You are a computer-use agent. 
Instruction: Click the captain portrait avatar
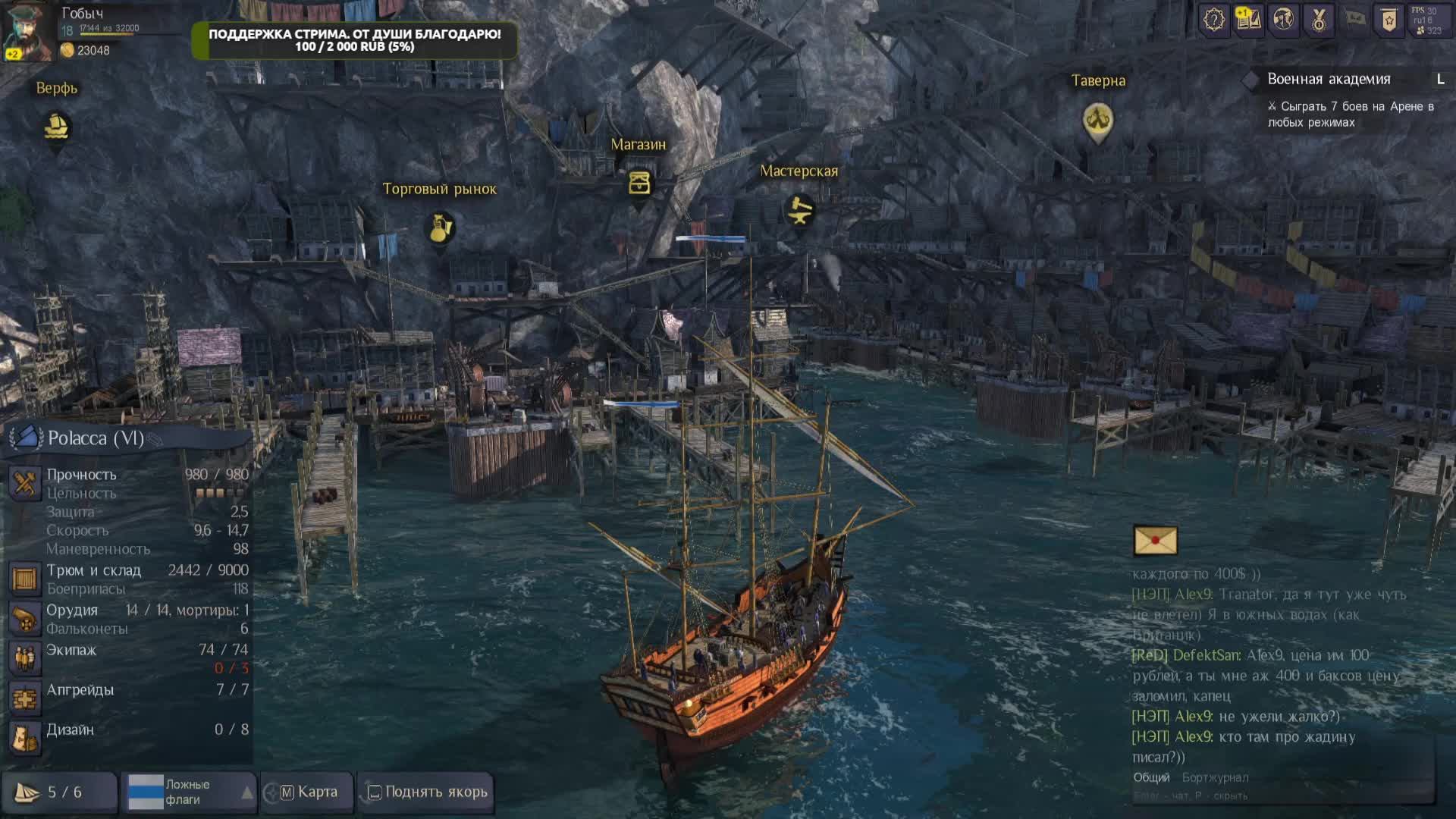(x=28, y=32)
